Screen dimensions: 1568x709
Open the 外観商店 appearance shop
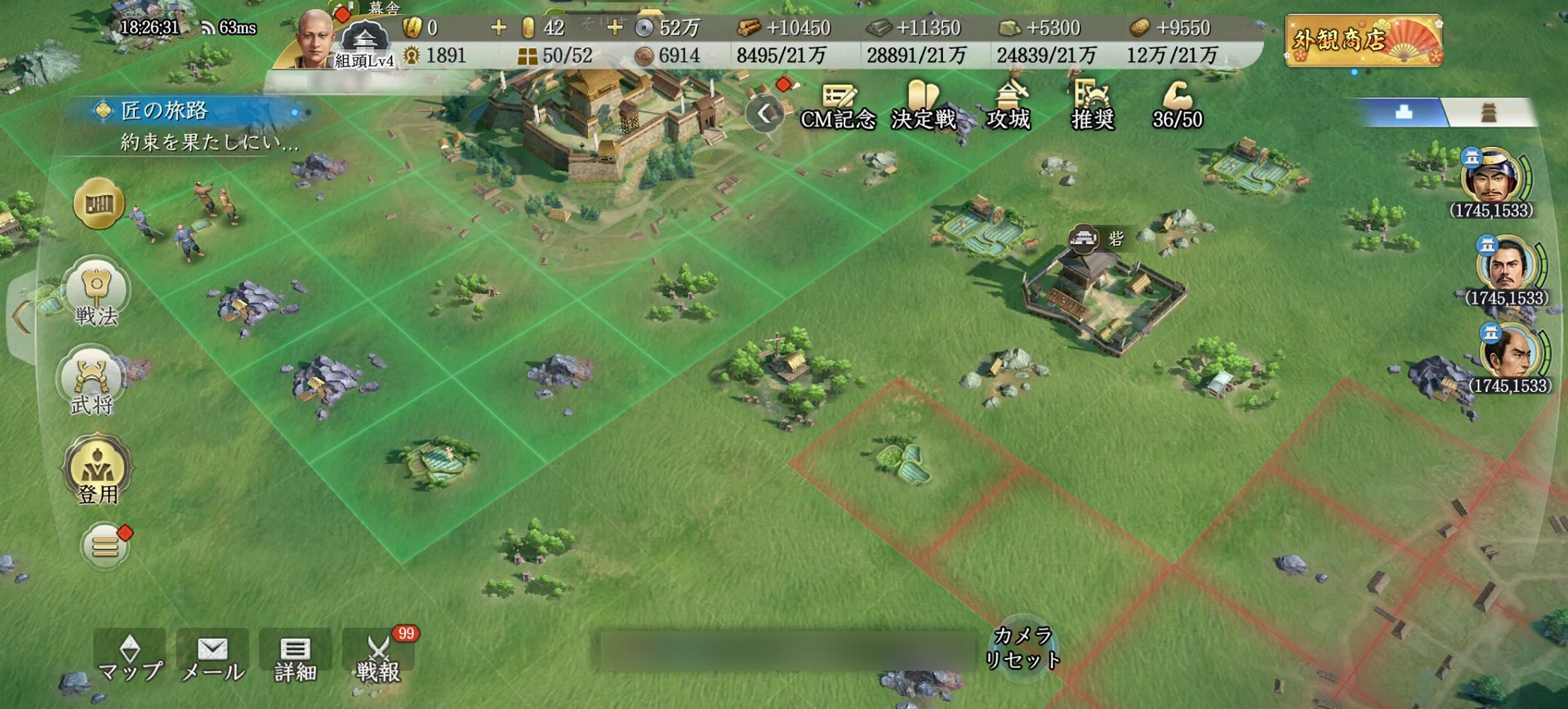[1363, 41]
